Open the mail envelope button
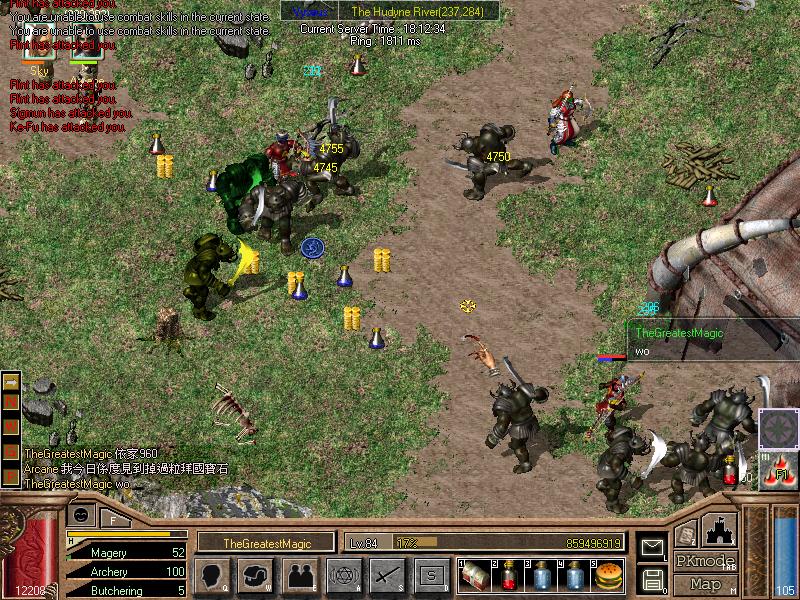The height and width of the screenshot is (600, 800). 652,547
